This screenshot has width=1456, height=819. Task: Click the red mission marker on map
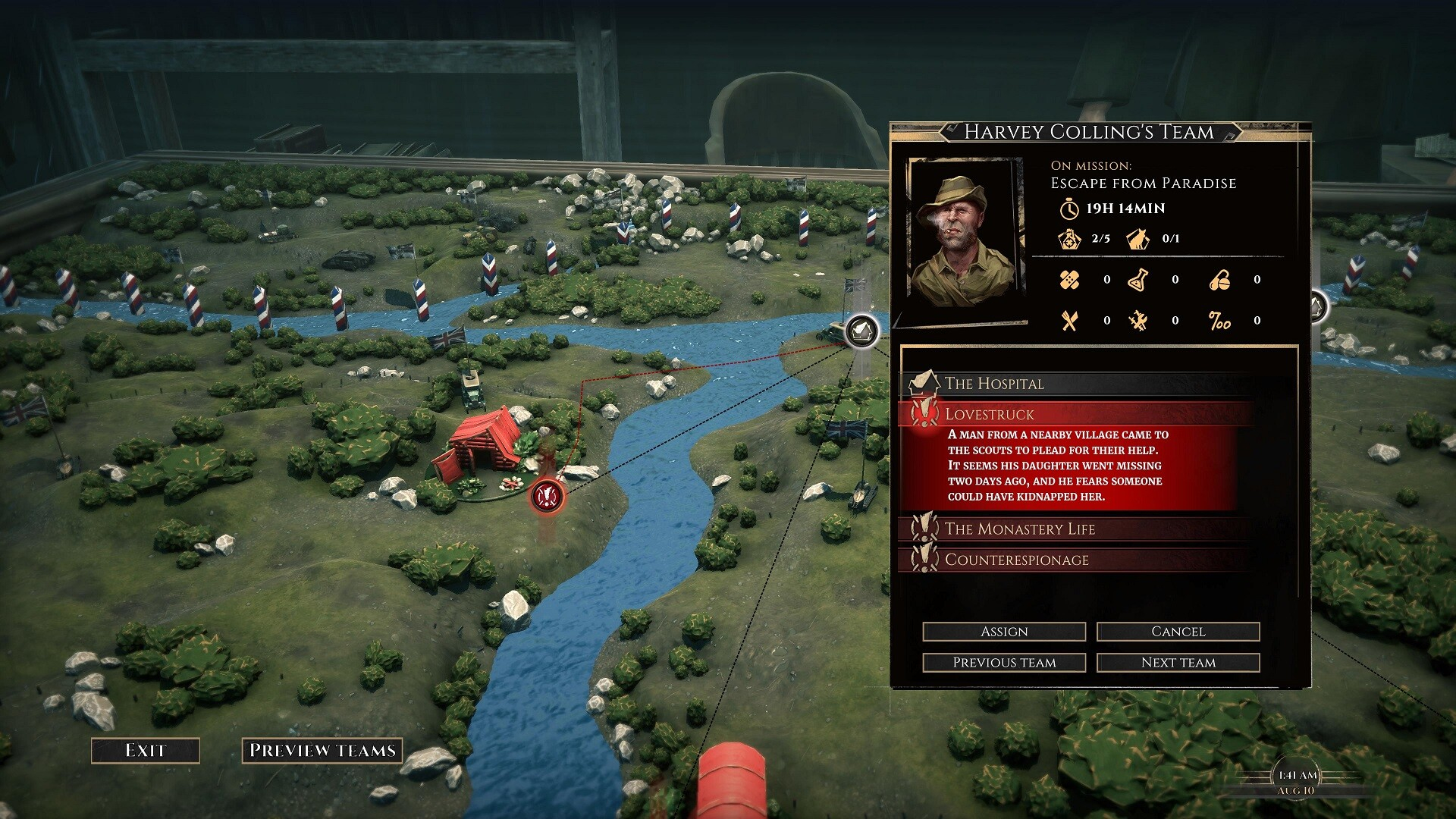tap(546, 497)
